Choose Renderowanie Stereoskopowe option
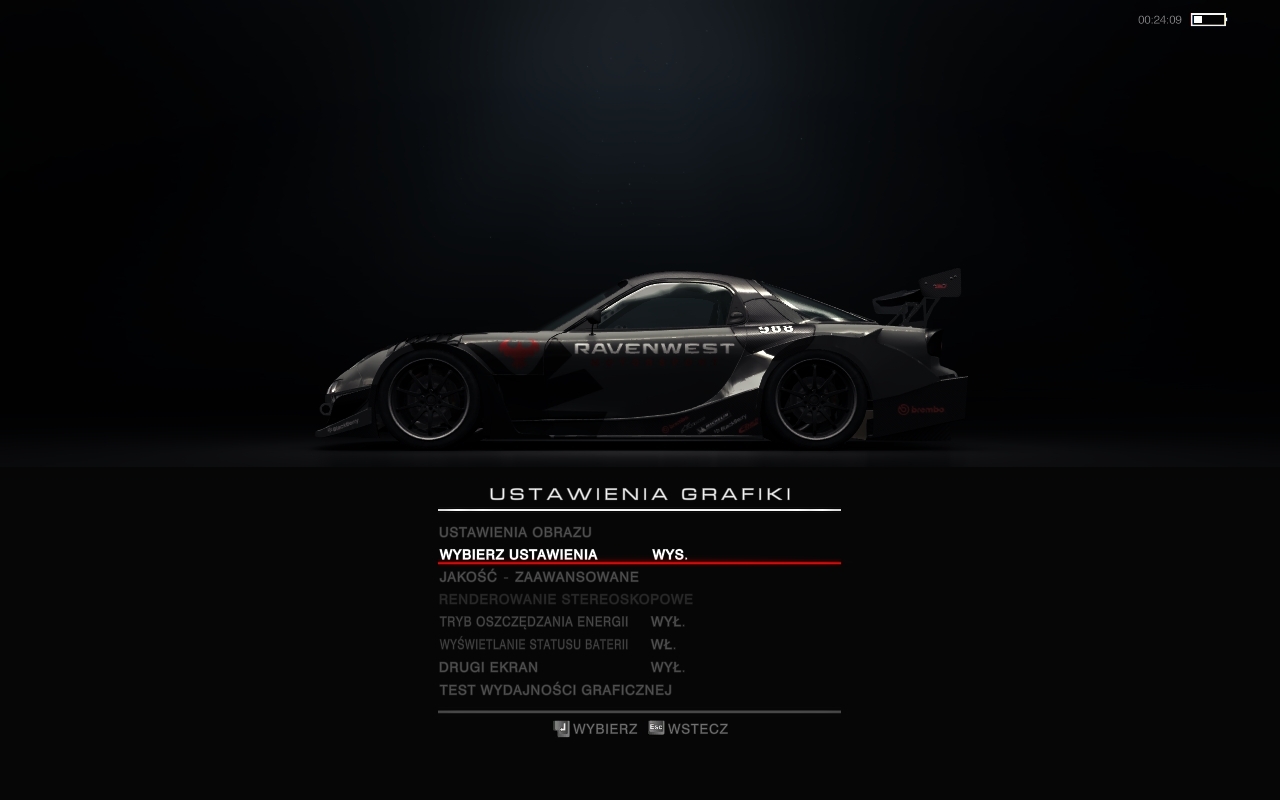Viewport: 1280px width, 800px height. (565, 600)
